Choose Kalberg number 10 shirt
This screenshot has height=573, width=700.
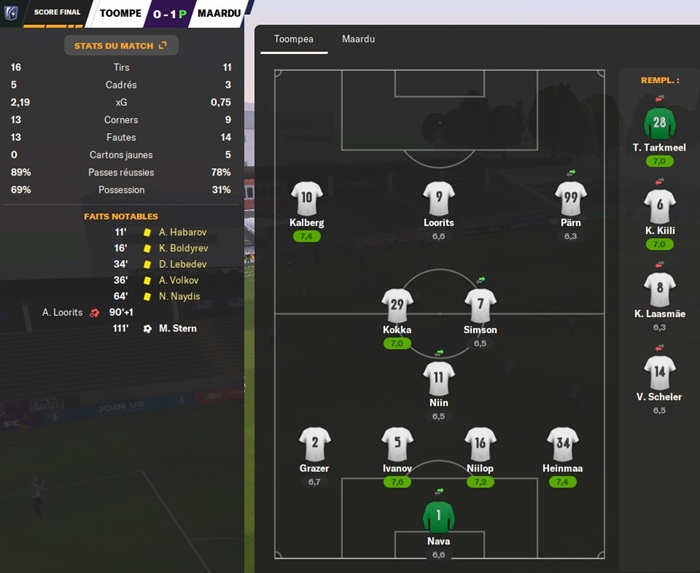(x=307, y=197)
